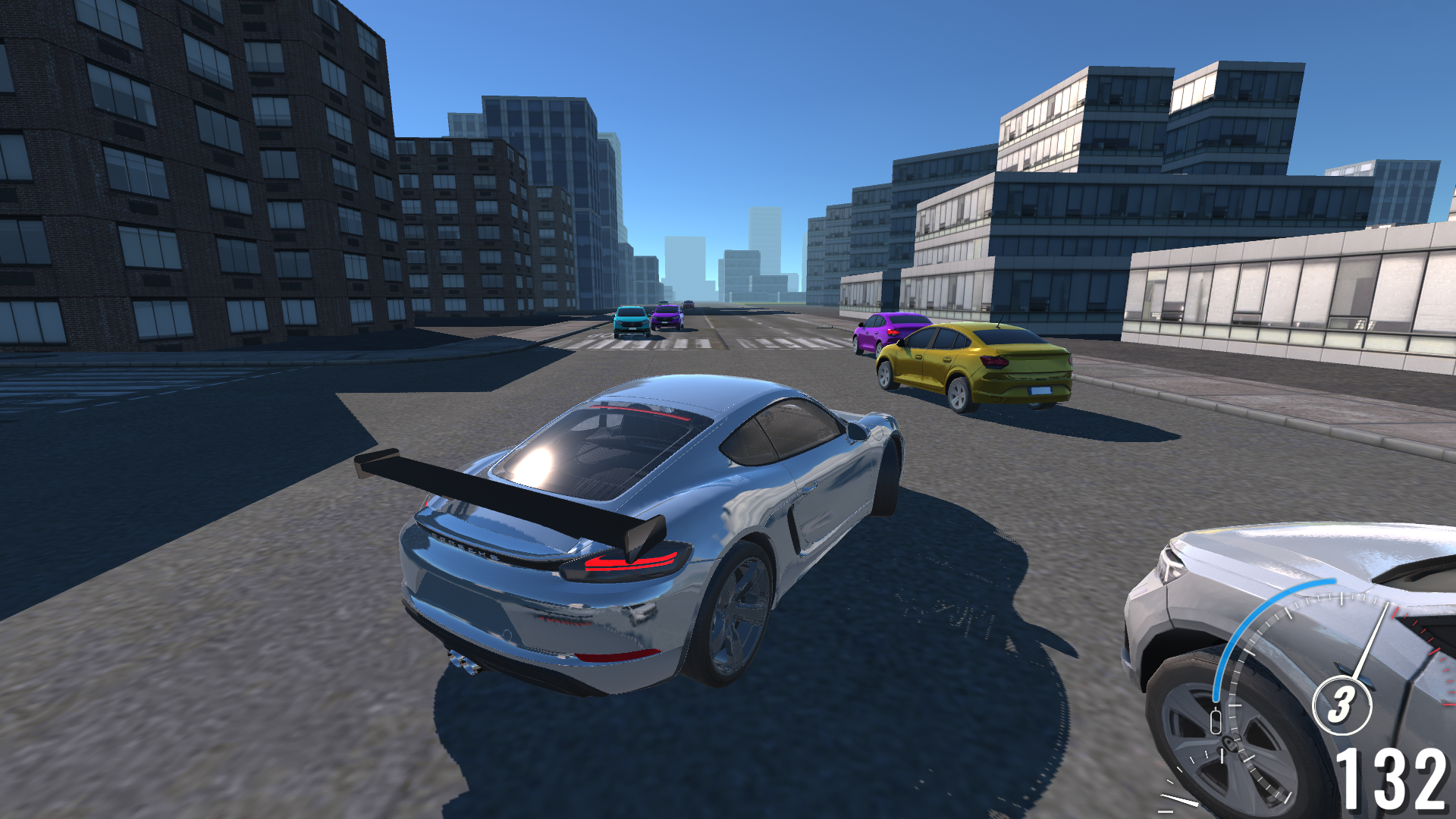Image resolution: width=1456 pixels, height=819 pixels.
Task: Click the yellow sedan's left taillight
Action: click(x=994, y=362)
